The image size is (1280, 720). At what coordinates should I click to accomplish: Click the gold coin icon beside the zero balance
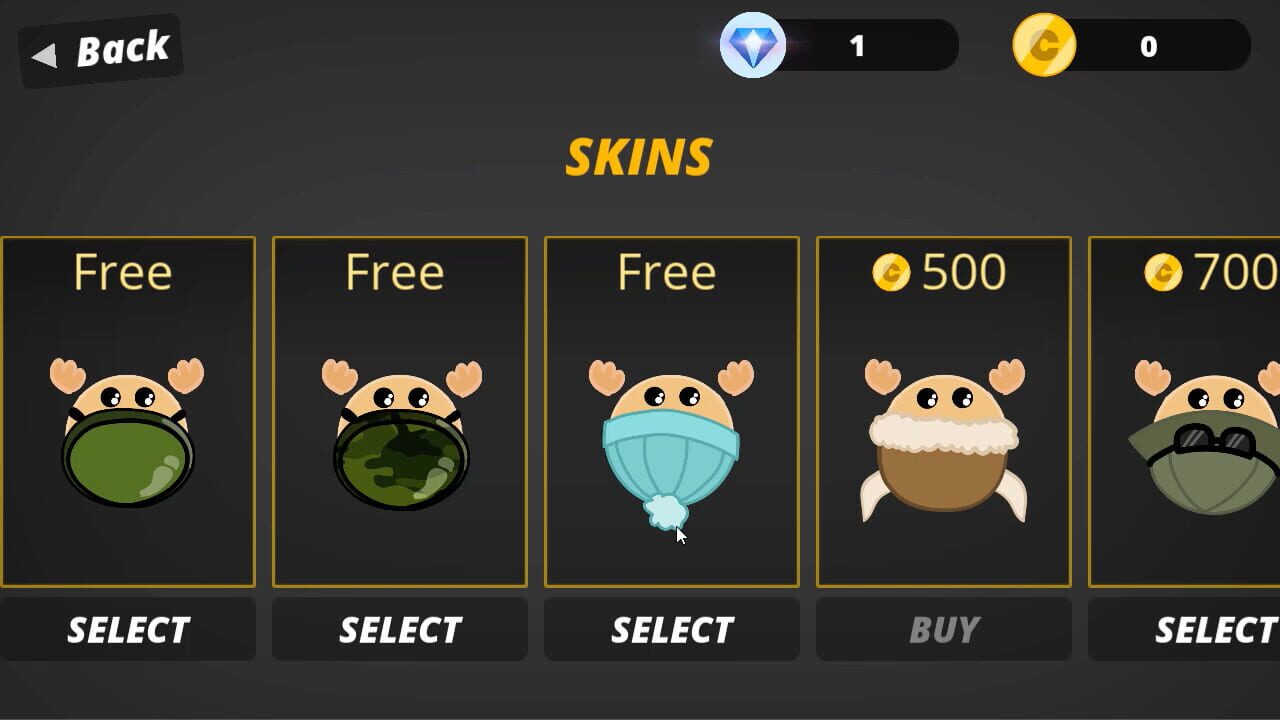[1043, 46]
